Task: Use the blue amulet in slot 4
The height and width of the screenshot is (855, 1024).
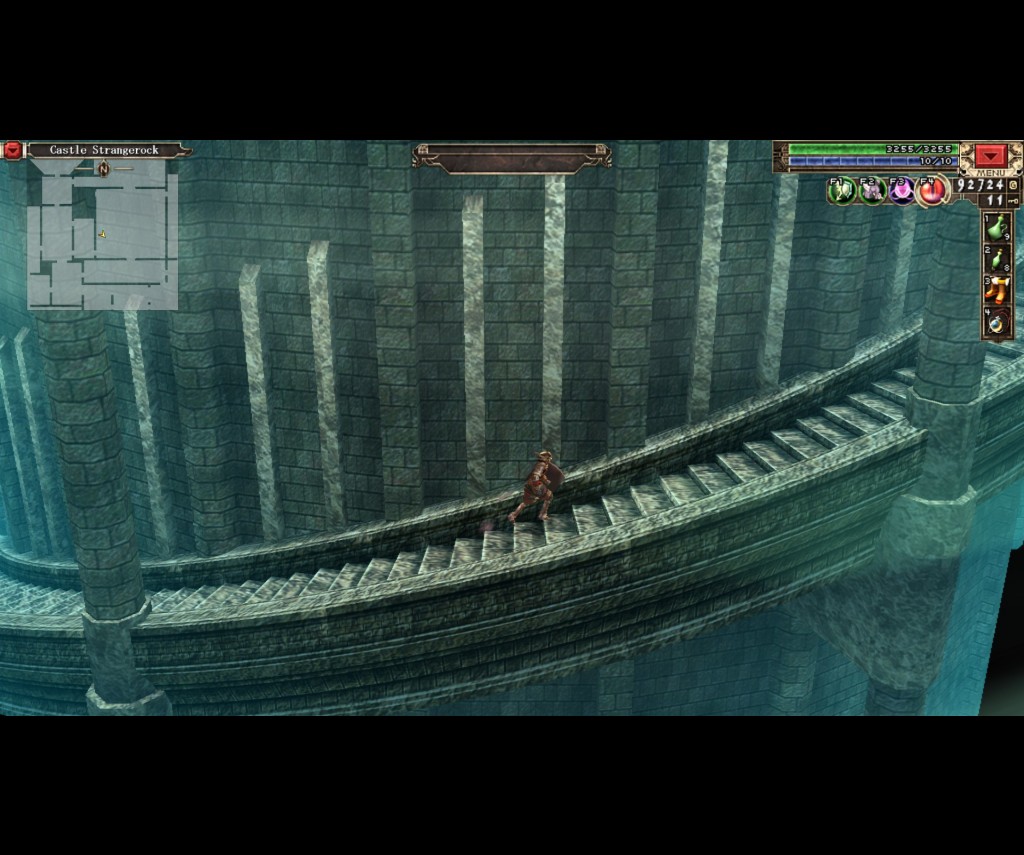Action: pos(997,322)
